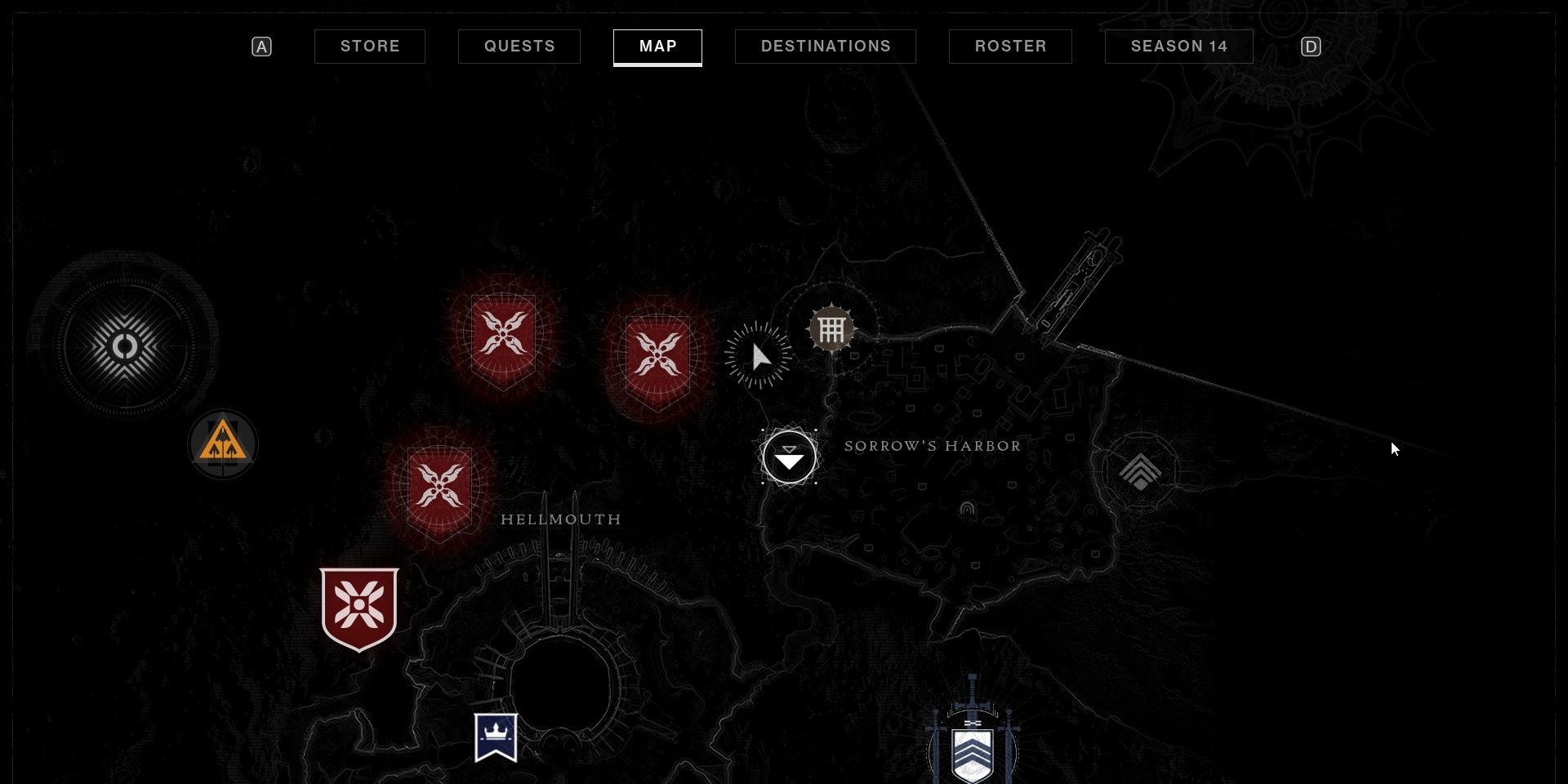
Task: Show the Season 14 tab
Action: [x=1178, y=47]
